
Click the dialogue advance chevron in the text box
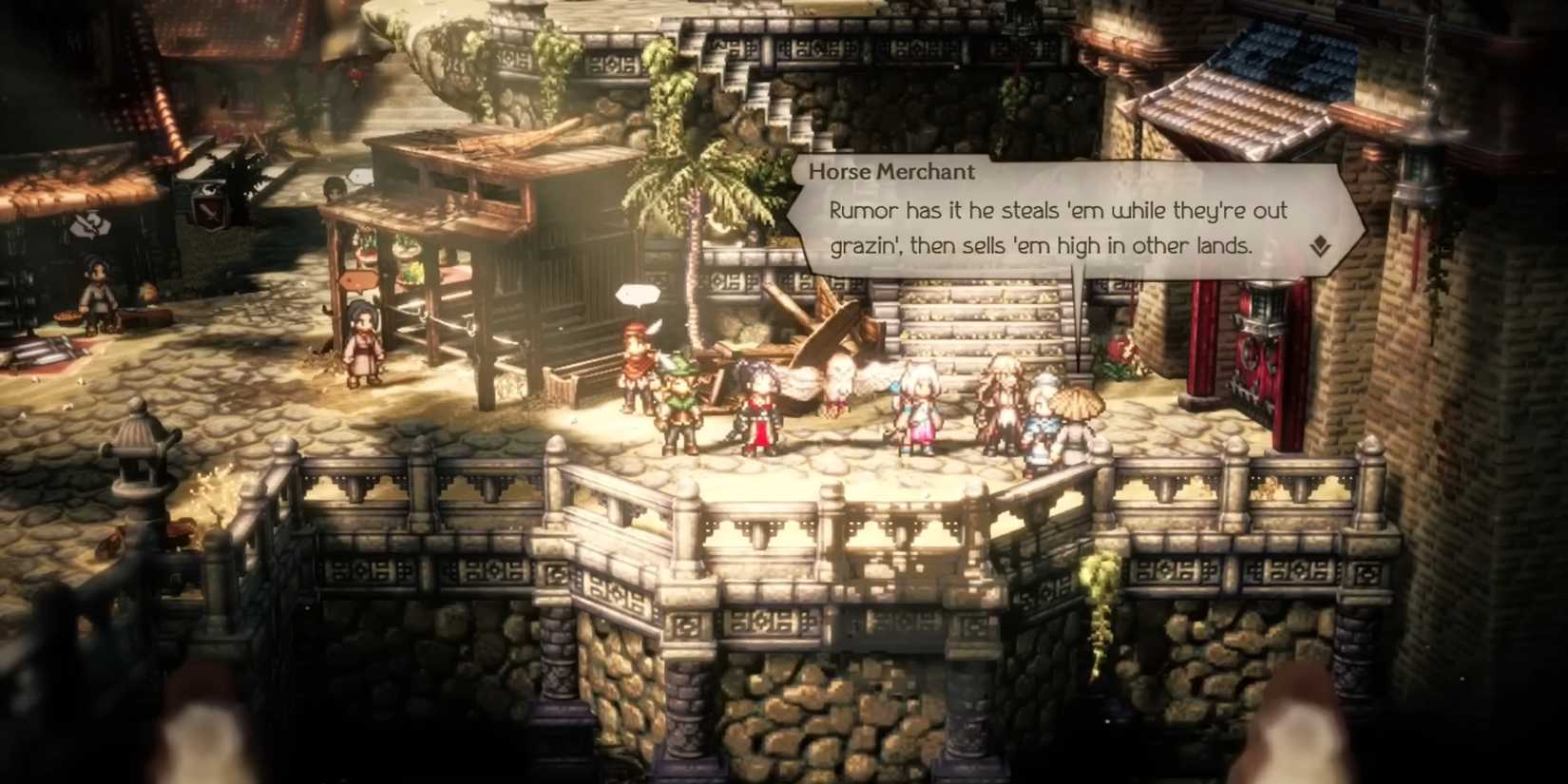click(x=1321, y=247)
